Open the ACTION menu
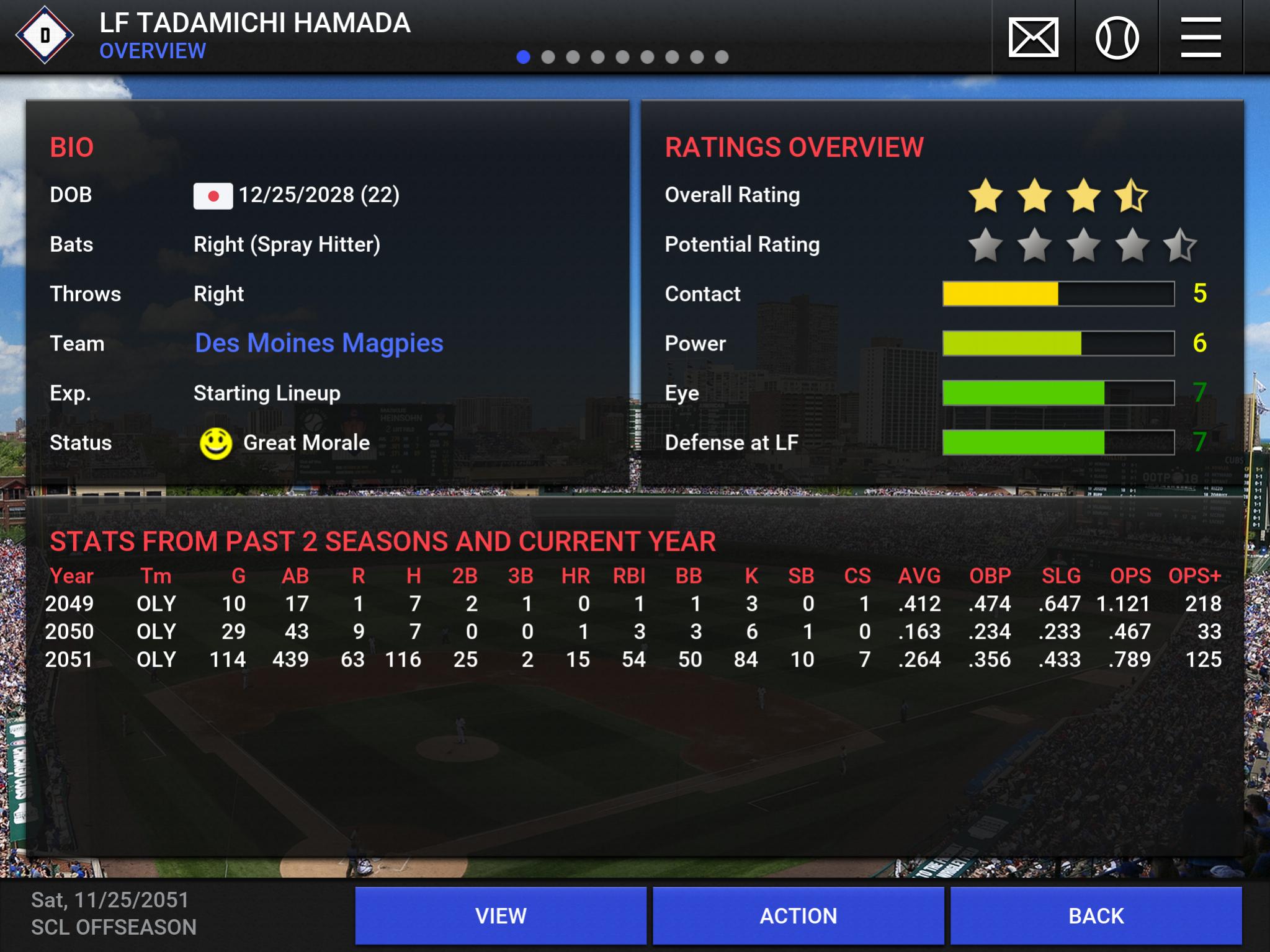Image resolution: width=1270 pixels, height=952 pixels. (798, 915)
